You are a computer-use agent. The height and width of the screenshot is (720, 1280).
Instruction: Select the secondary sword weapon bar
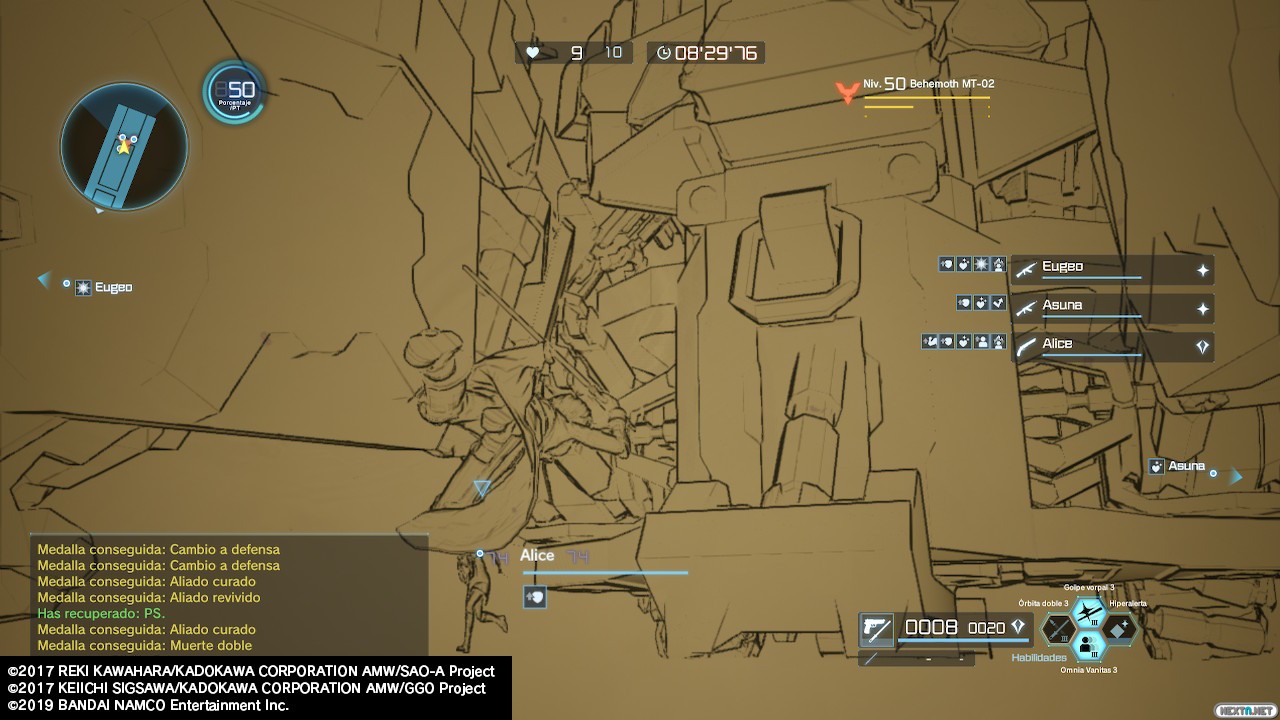coord(916,658)
